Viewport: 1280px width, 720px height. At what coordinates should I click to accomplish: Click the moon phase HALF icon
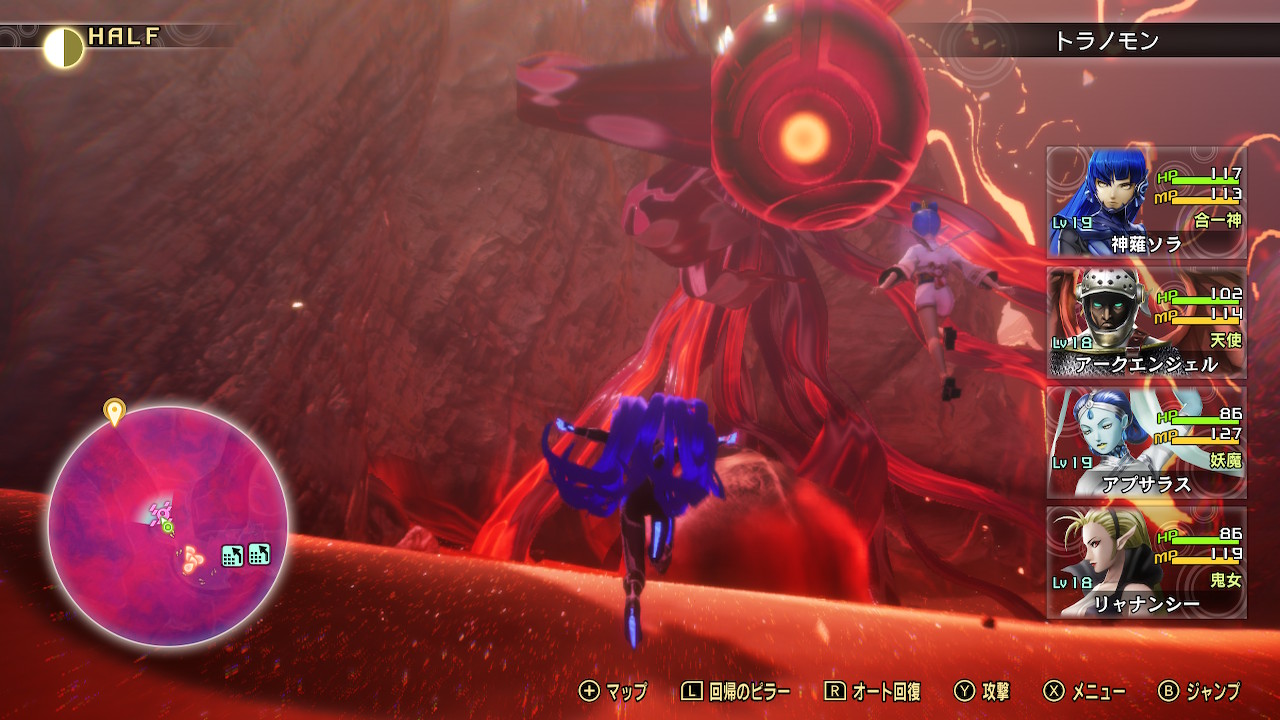[x=64, y=48]
